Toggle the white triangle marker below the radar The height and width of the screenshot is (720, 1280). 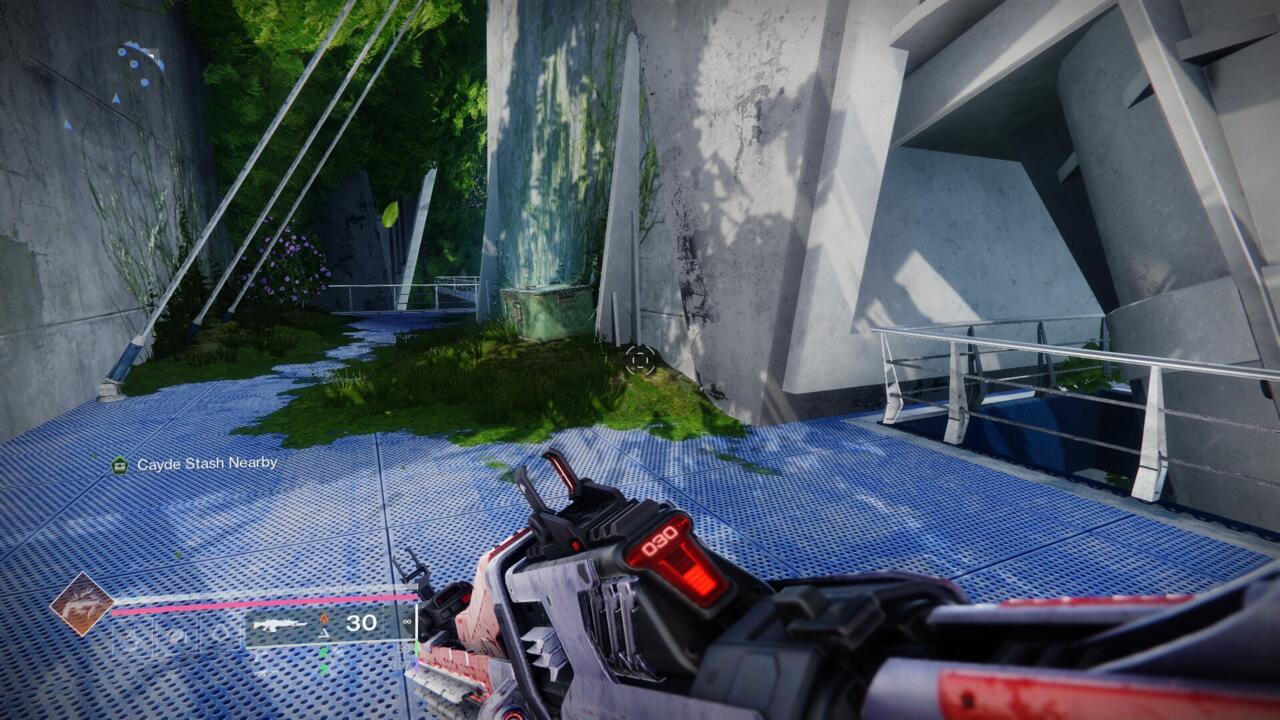point(116,98)
